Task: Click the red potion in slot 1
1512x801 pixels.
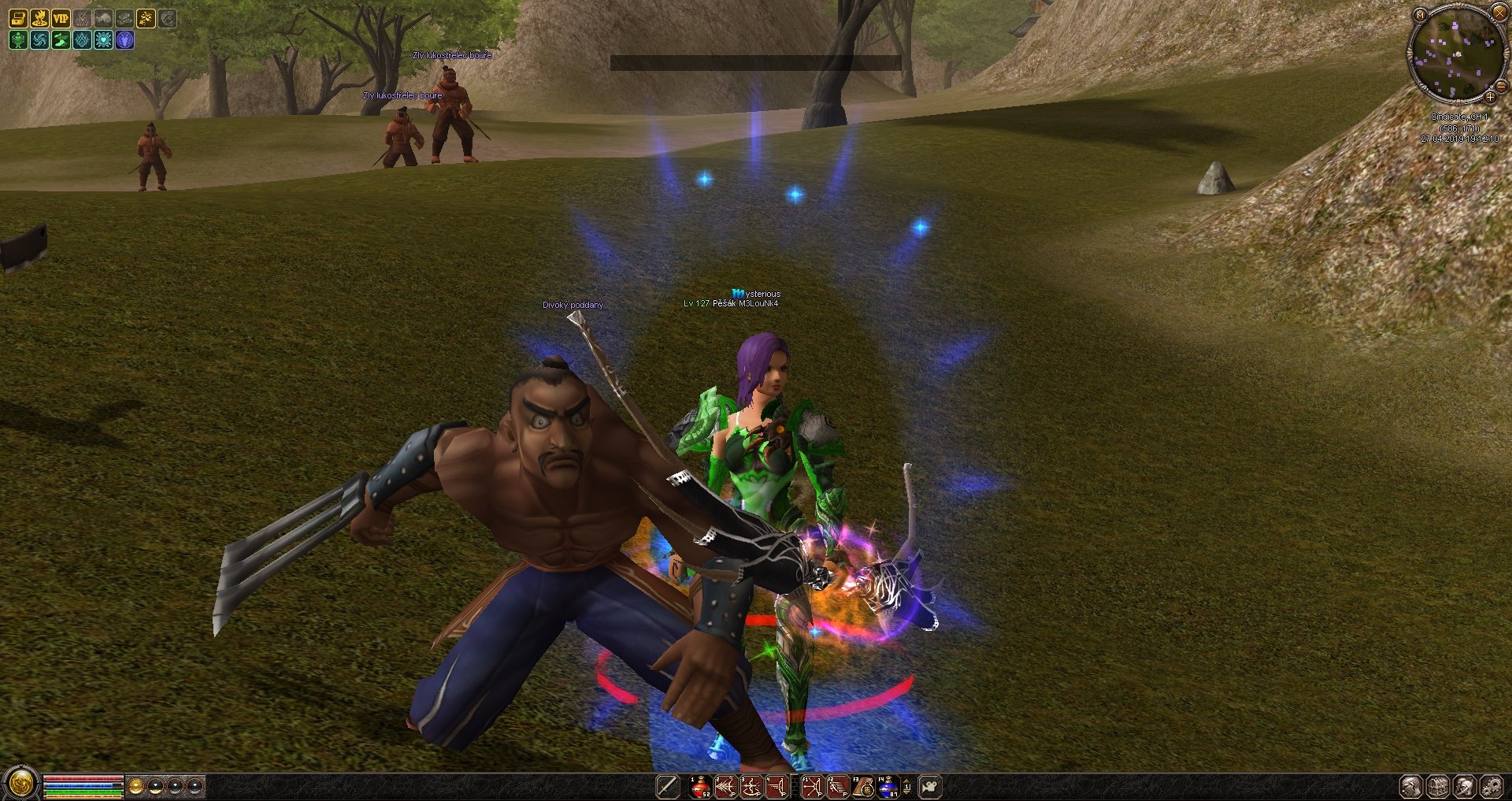Action: [700, 787]
